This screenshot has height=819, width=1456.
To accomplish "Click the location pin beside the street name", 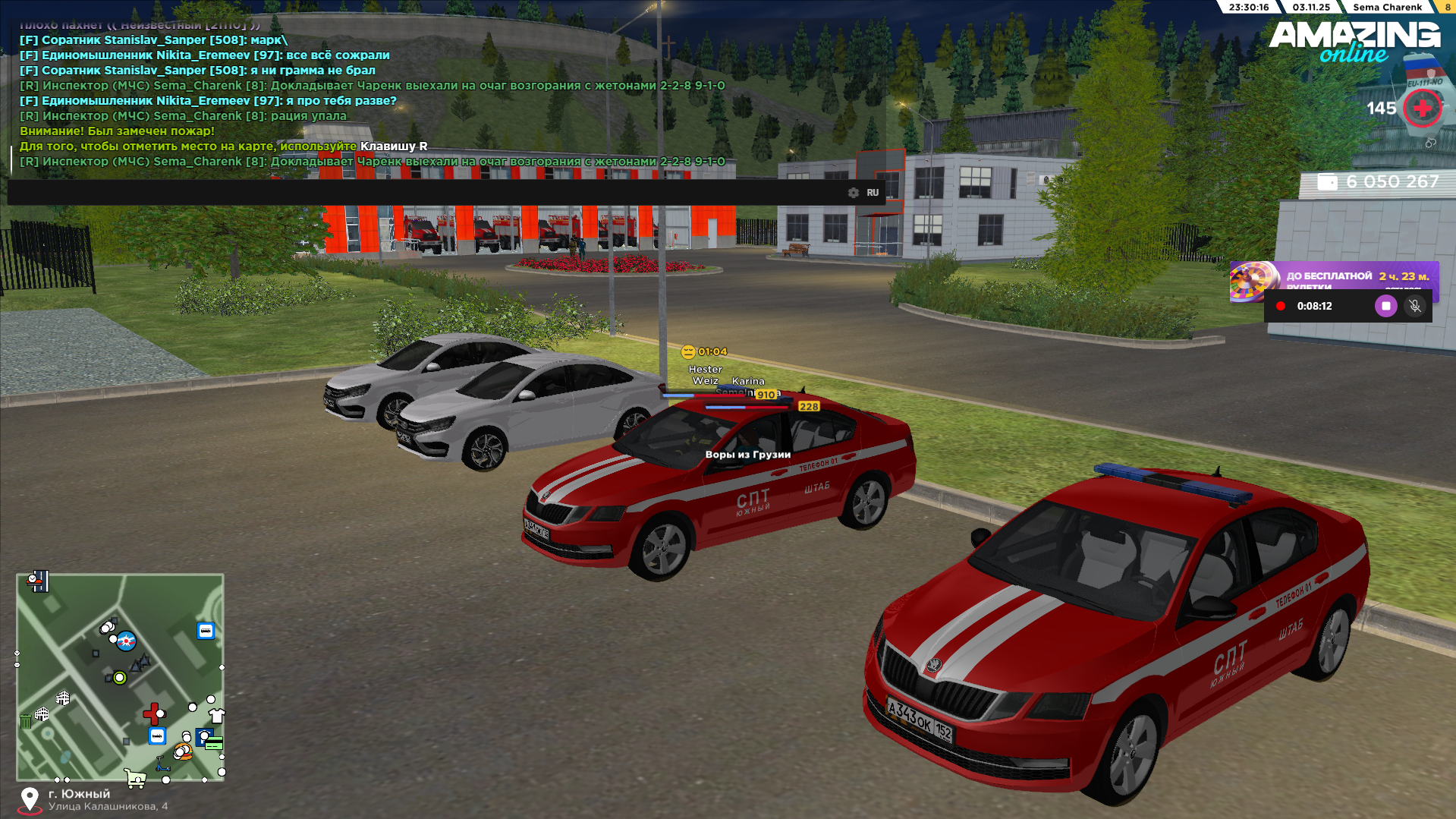I will (30, 799).
